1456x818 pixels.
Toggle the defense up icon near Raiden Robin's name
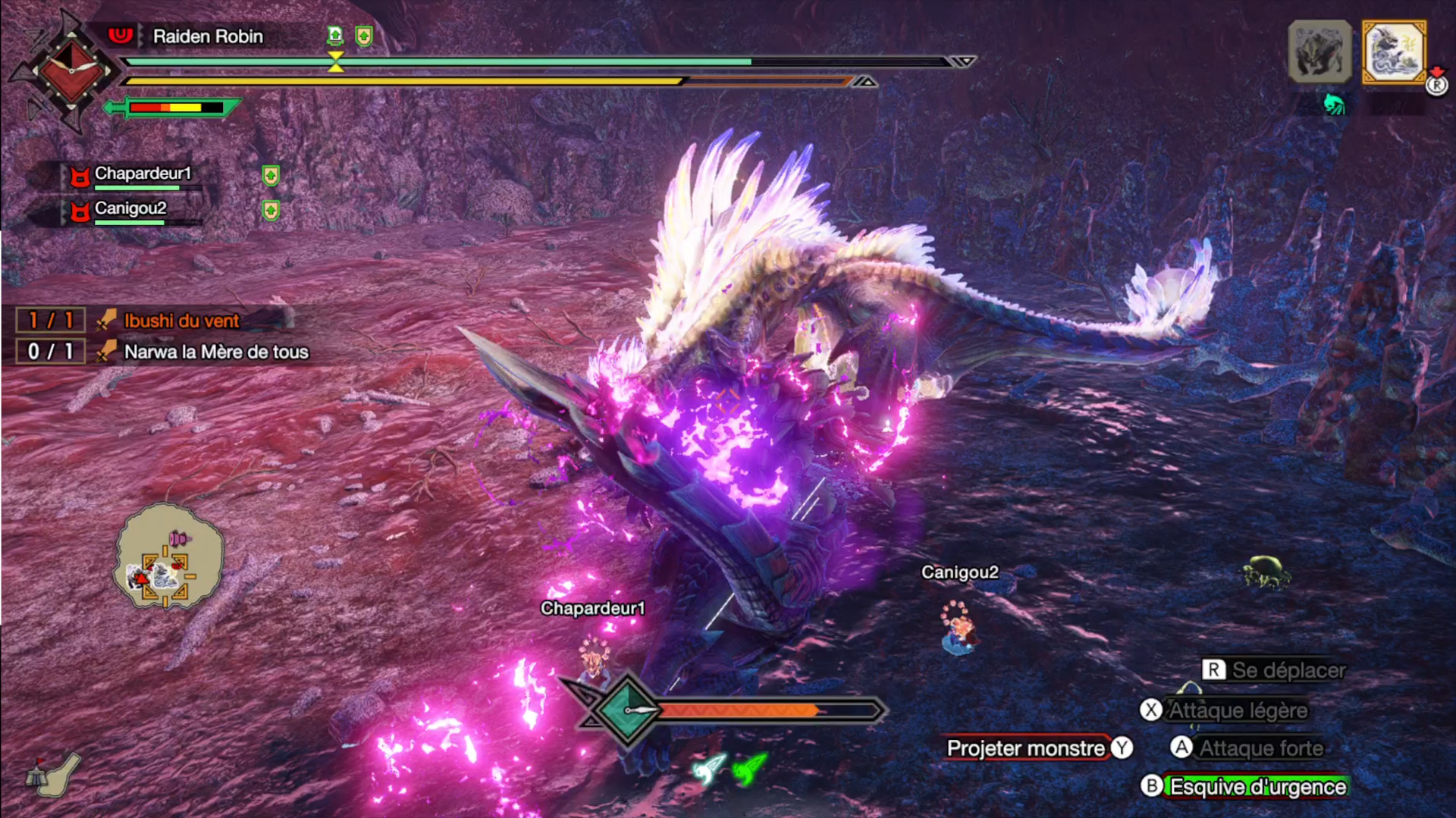coord(364,35)
